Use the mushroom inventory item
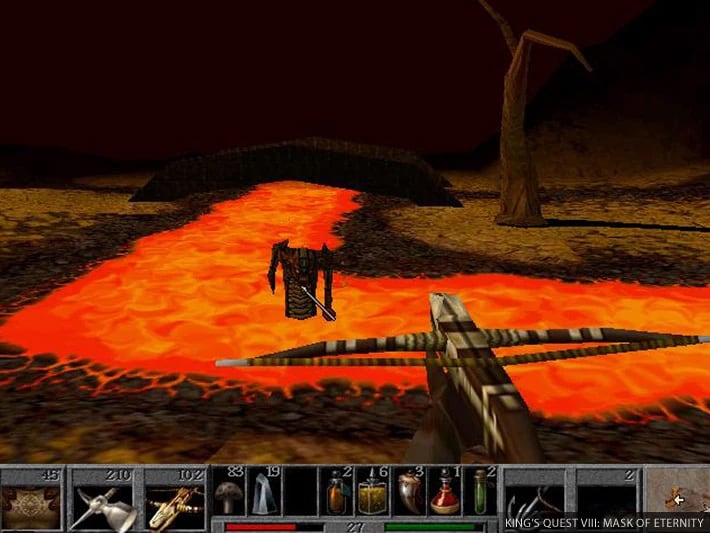The height and width of the screenshot is (533, 710). tap(229, 492)
